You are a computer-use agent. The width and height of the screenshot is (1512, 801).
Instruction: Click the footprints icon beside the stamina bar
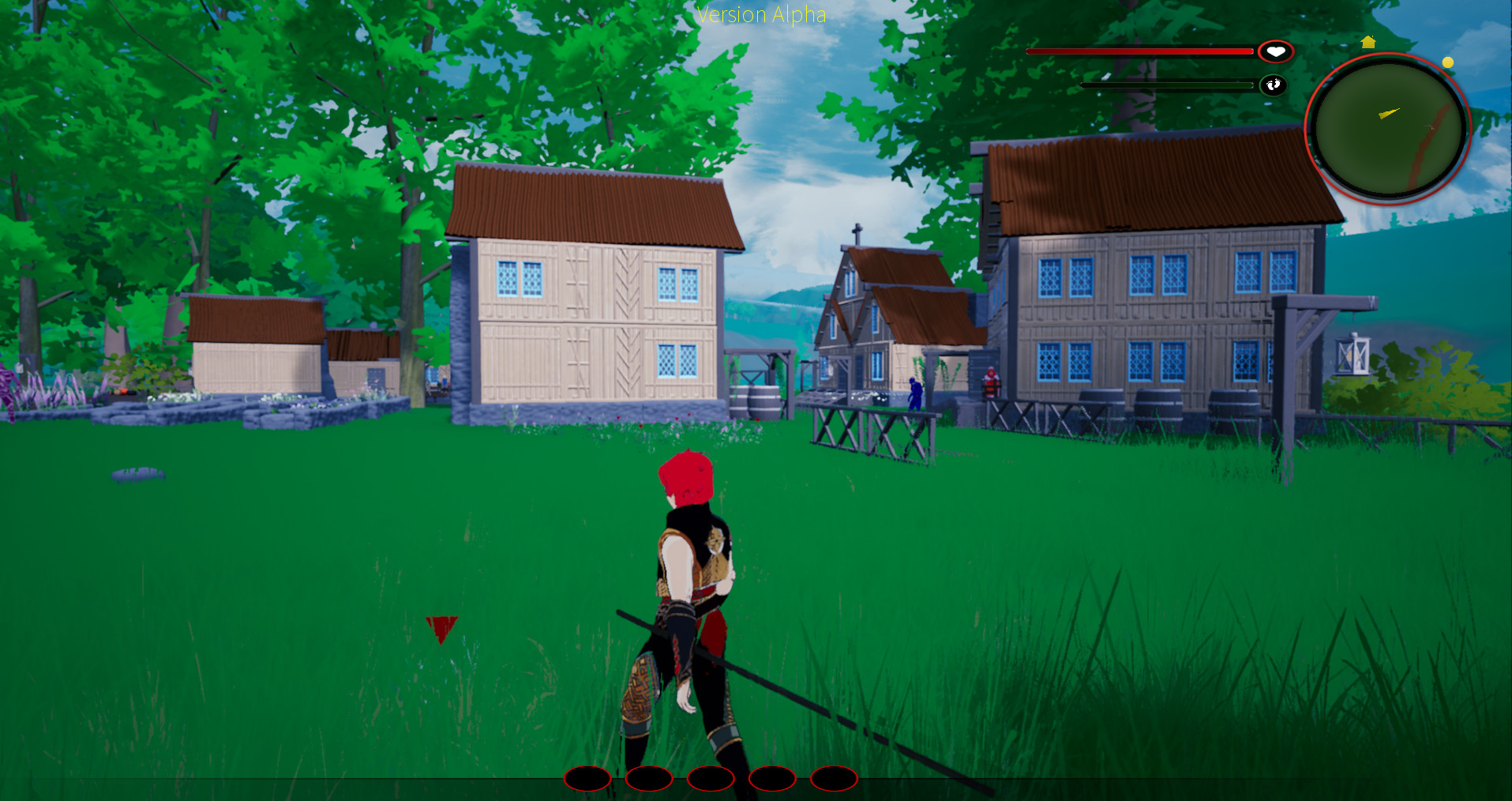tap(1273, 85)
